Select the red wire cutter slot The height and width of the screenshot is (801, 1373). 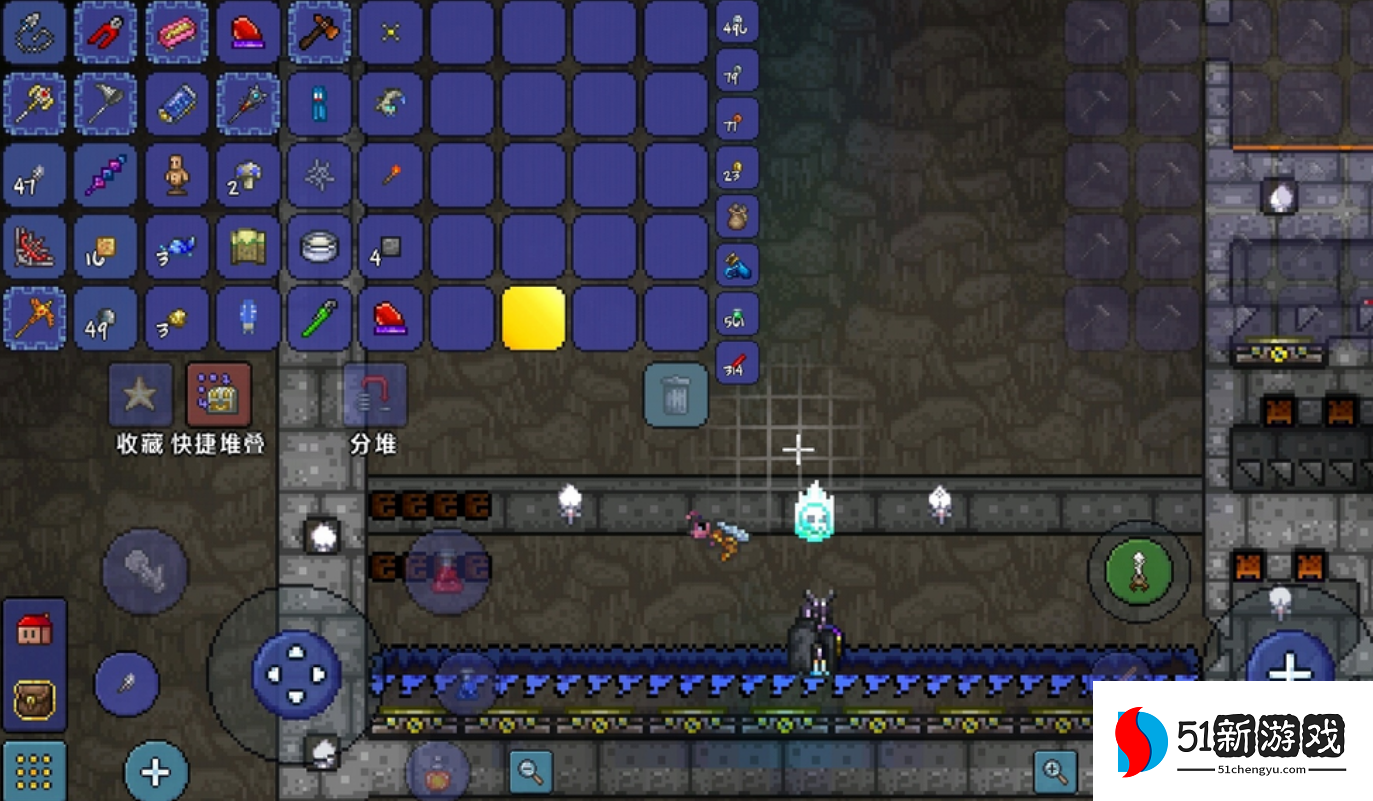pos(105,32)
